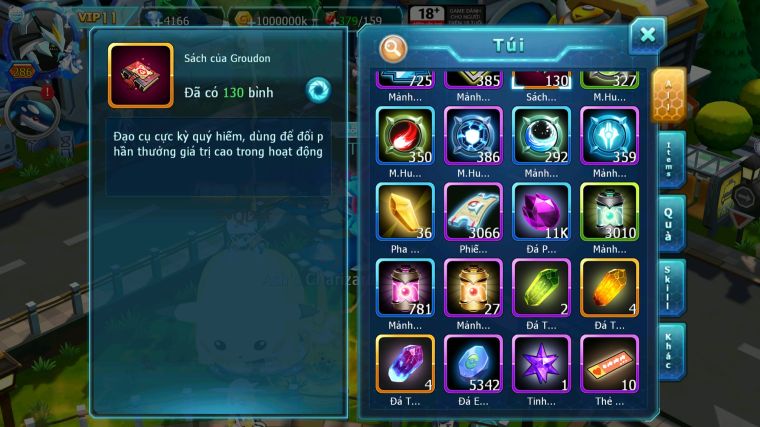Select the ticket item with 3066
The image size is (760, 427).
click(x=473, y=211)
